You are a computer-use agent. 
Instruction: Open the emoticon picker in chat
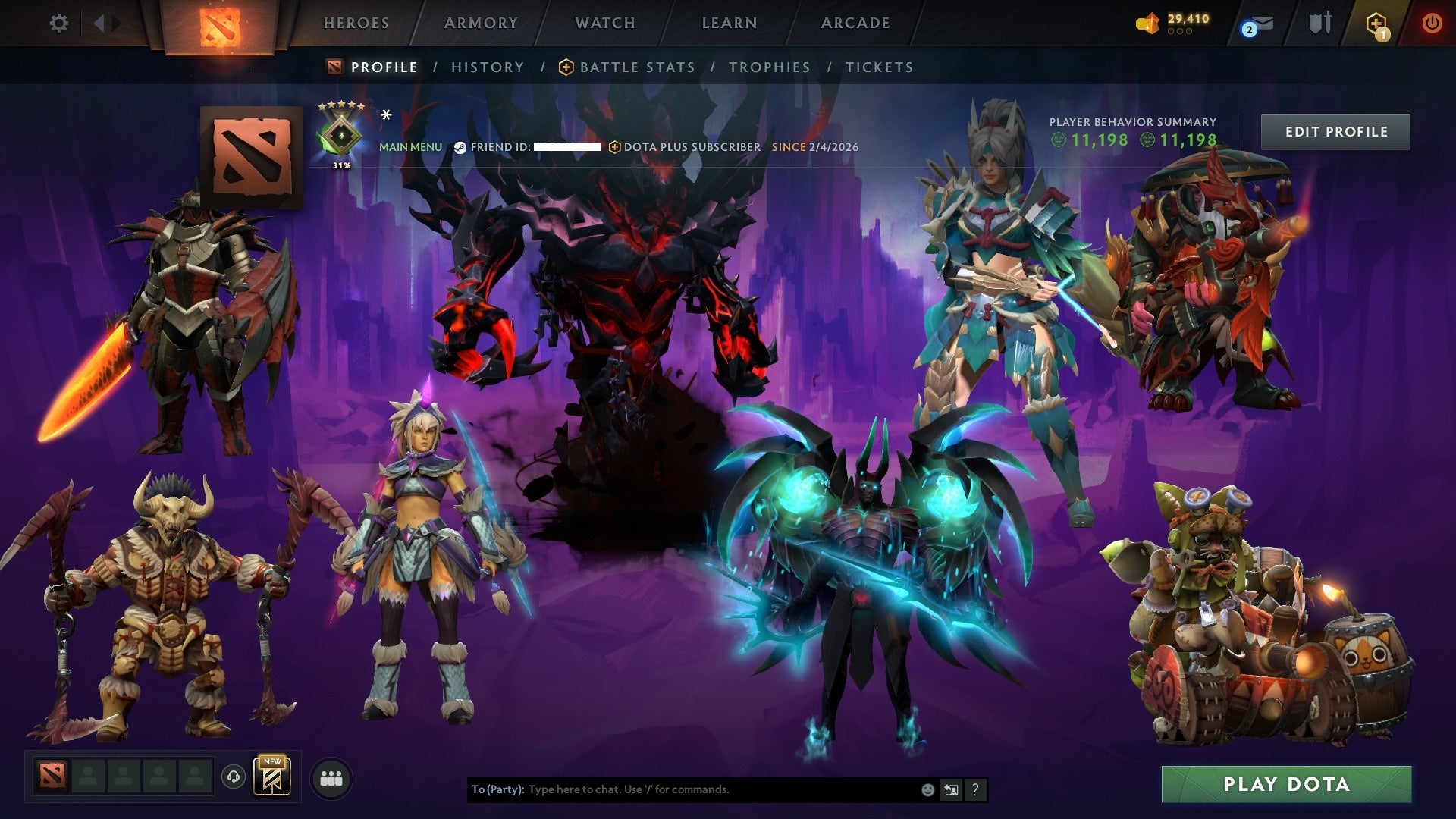pyautogui.click(x=927, y=789)
